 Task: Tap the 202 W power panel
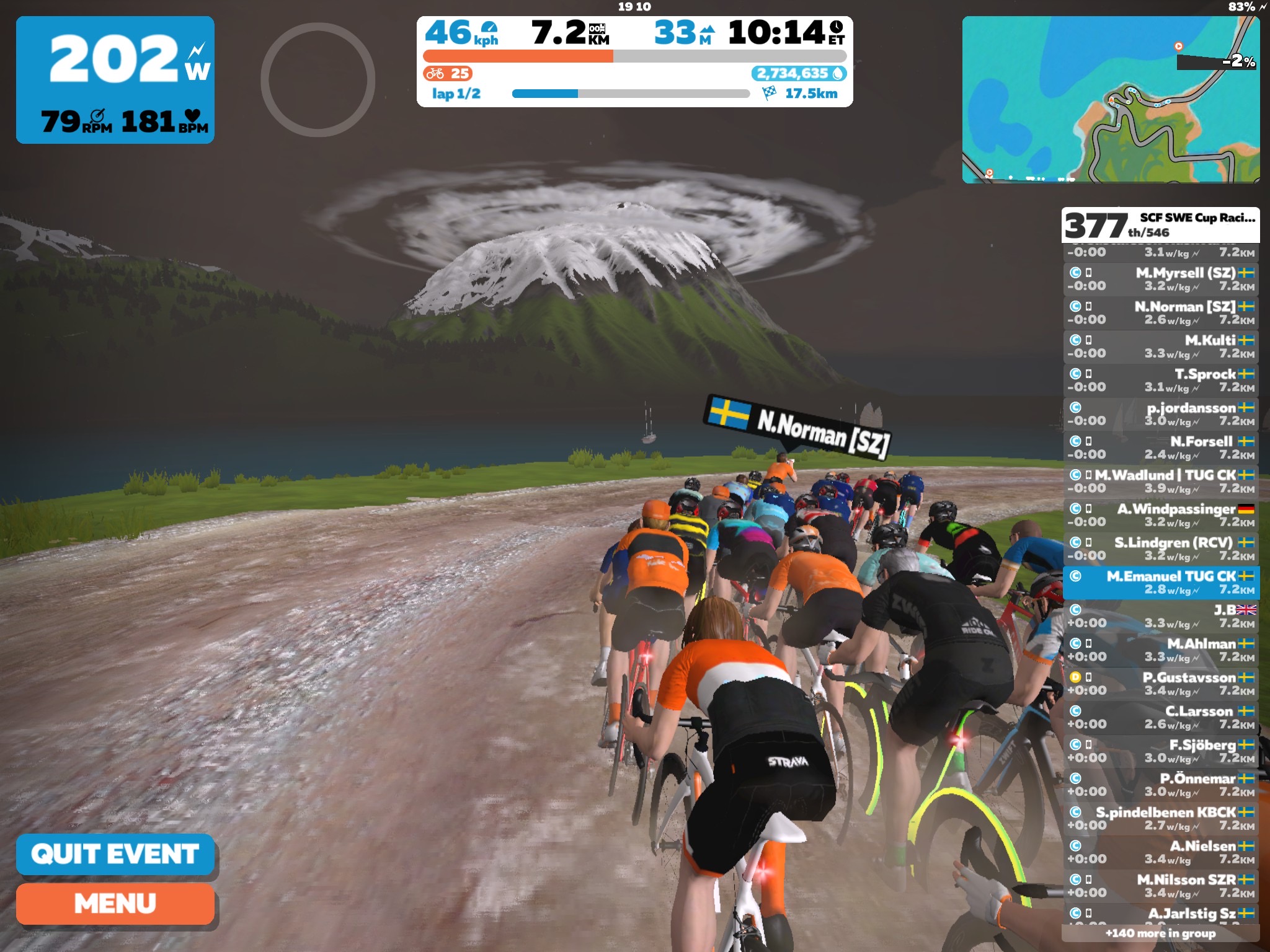pyautogui.click(x=115, y=80)
